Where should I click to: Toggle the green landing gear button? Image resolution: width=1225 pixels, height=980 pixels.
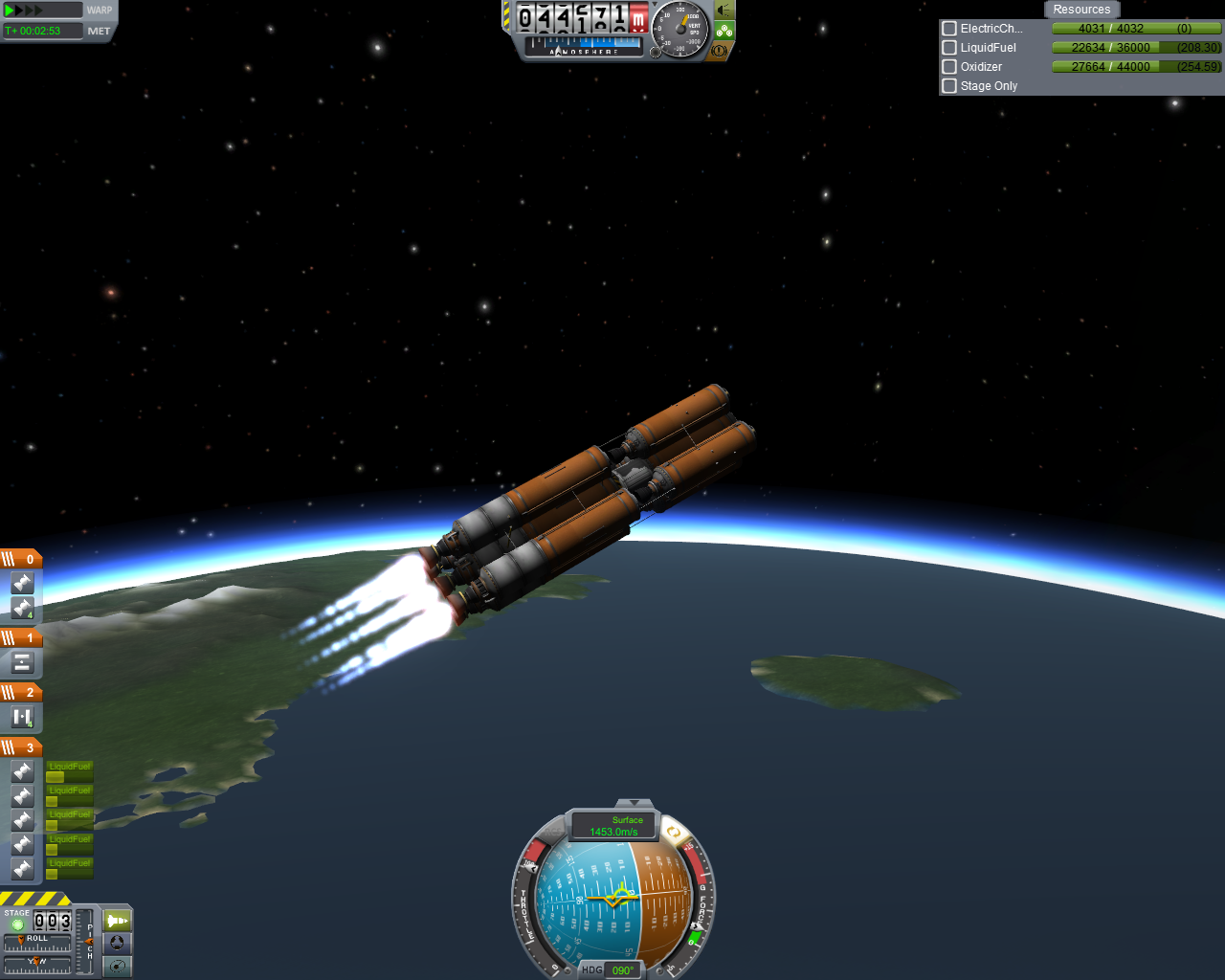pos(724,31)
